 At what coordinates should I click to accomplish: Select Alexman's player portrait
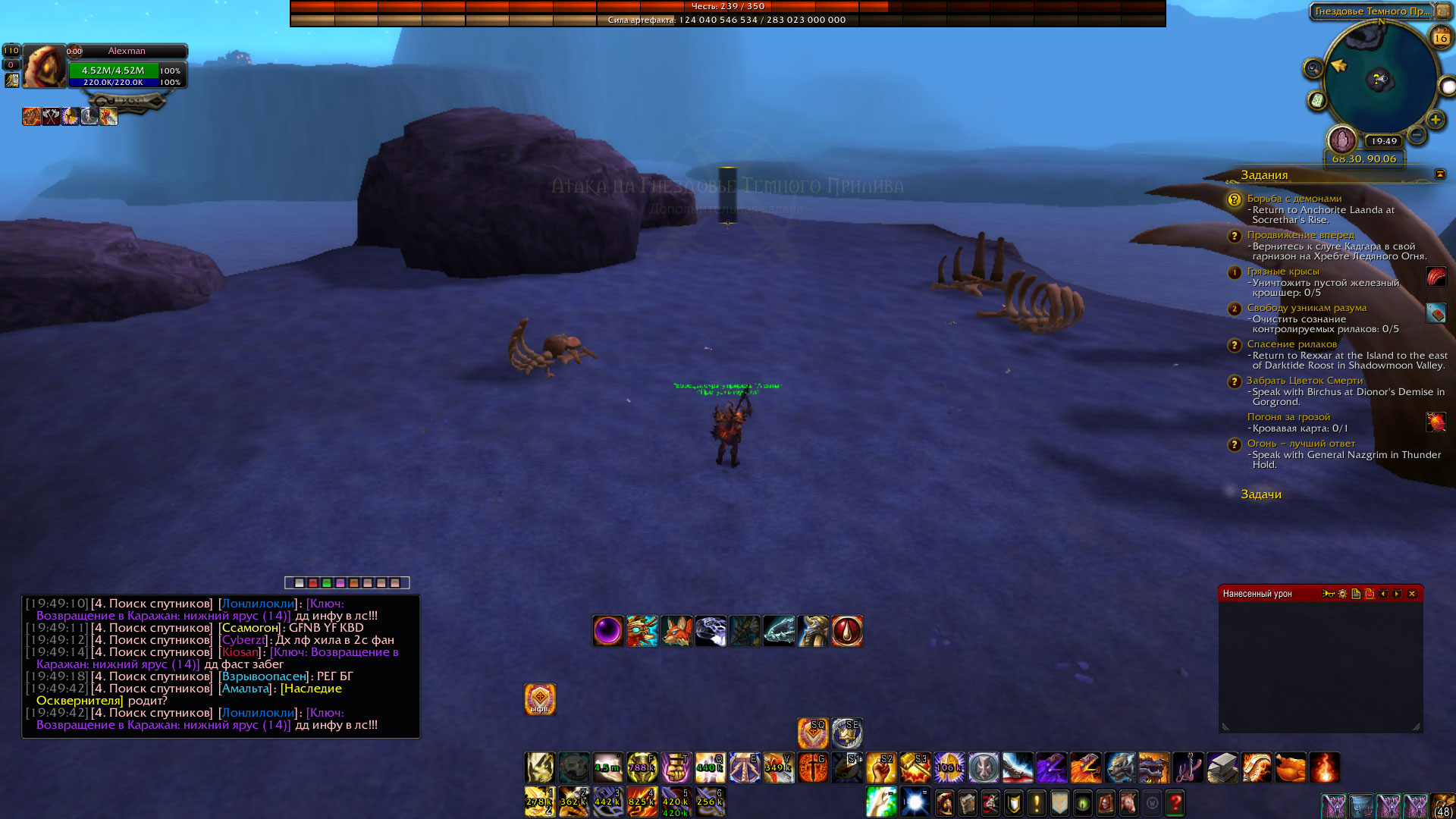[44, 66]
